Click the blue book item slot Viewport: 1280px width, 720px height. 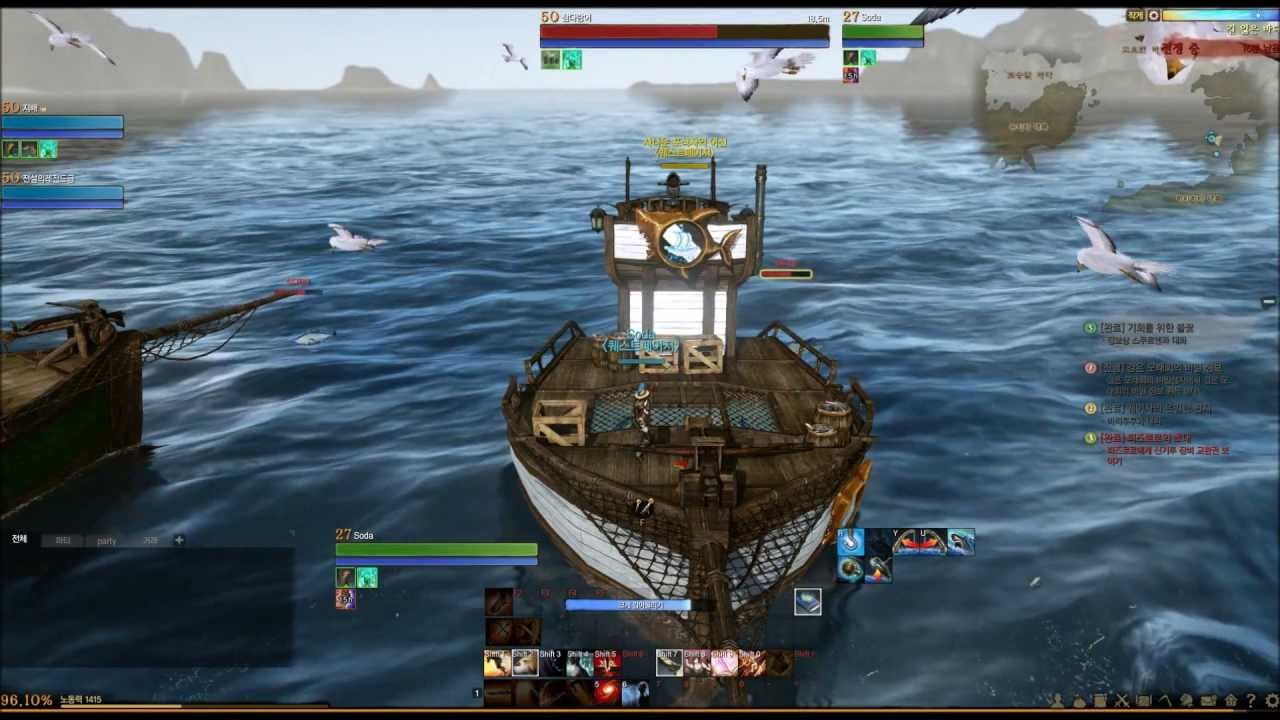click(x=808, y=601)
